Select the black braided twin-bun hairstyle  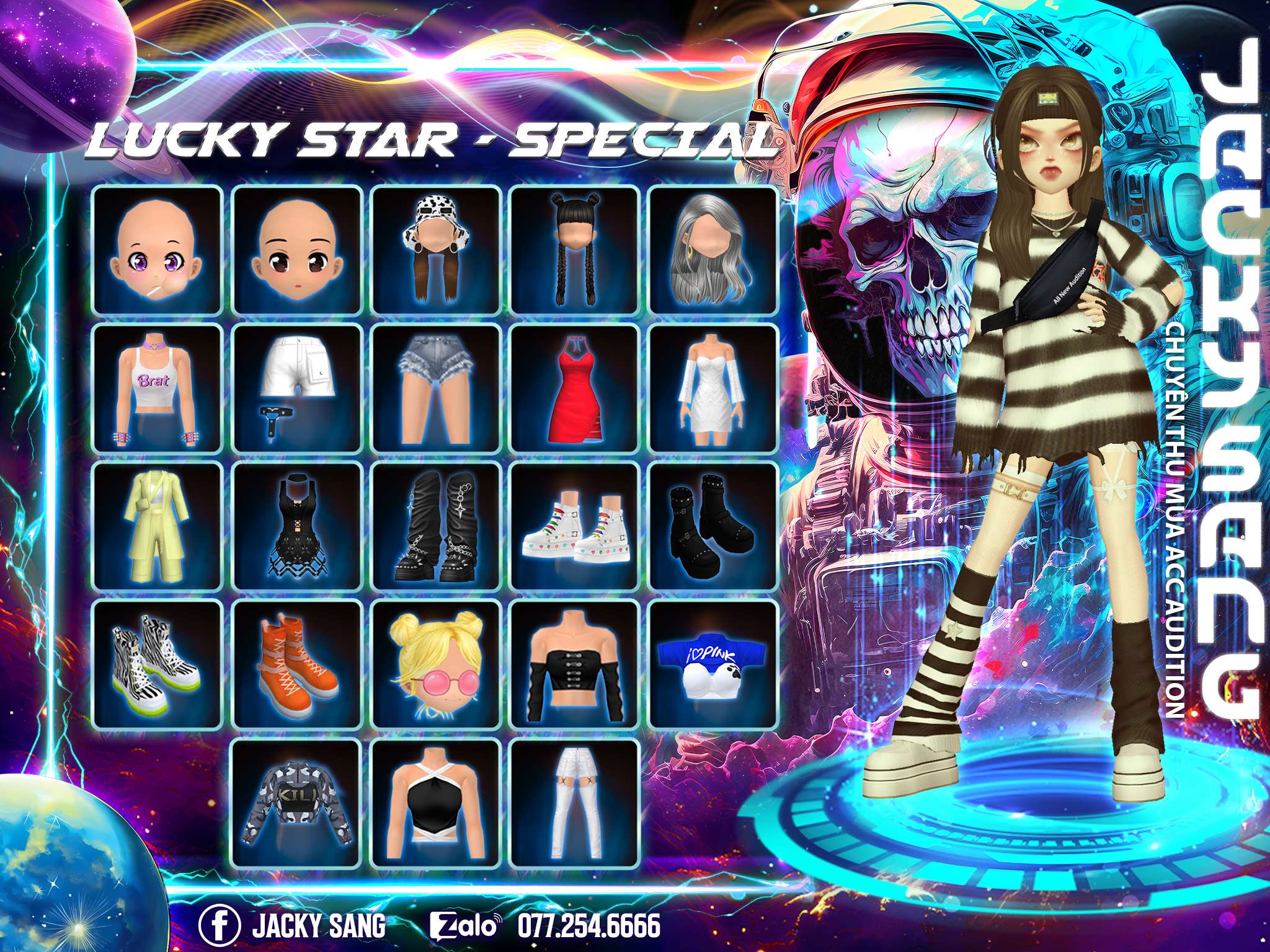[x=574, y=250]
